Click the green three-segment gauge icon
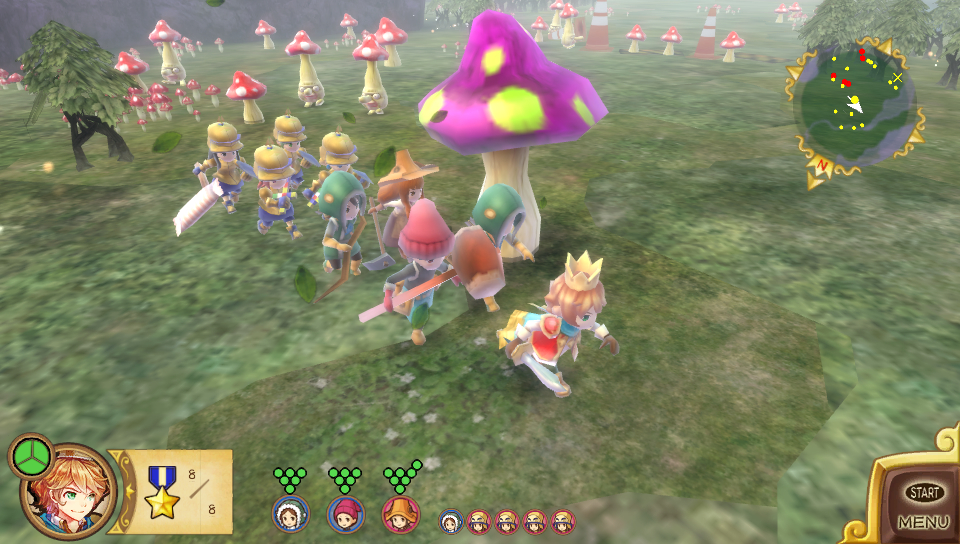This screenshot has height=544, width=960. tap(31, 457)
